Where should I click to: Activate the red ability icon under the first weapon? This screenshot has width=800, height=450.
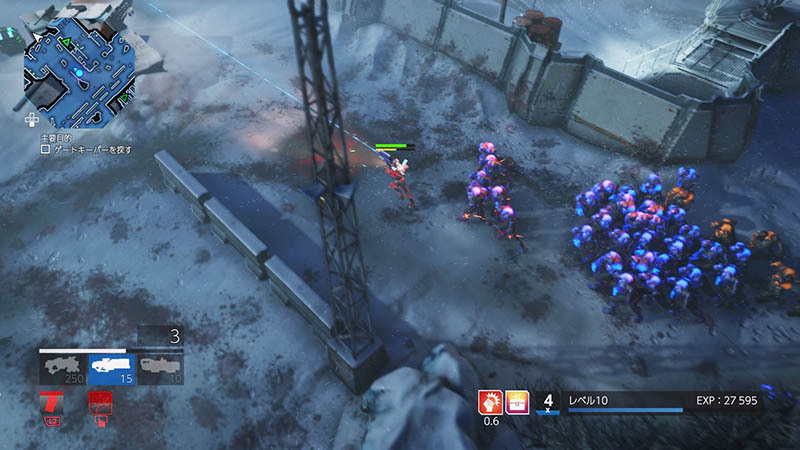pyautogui.click(x=51, y=405)
